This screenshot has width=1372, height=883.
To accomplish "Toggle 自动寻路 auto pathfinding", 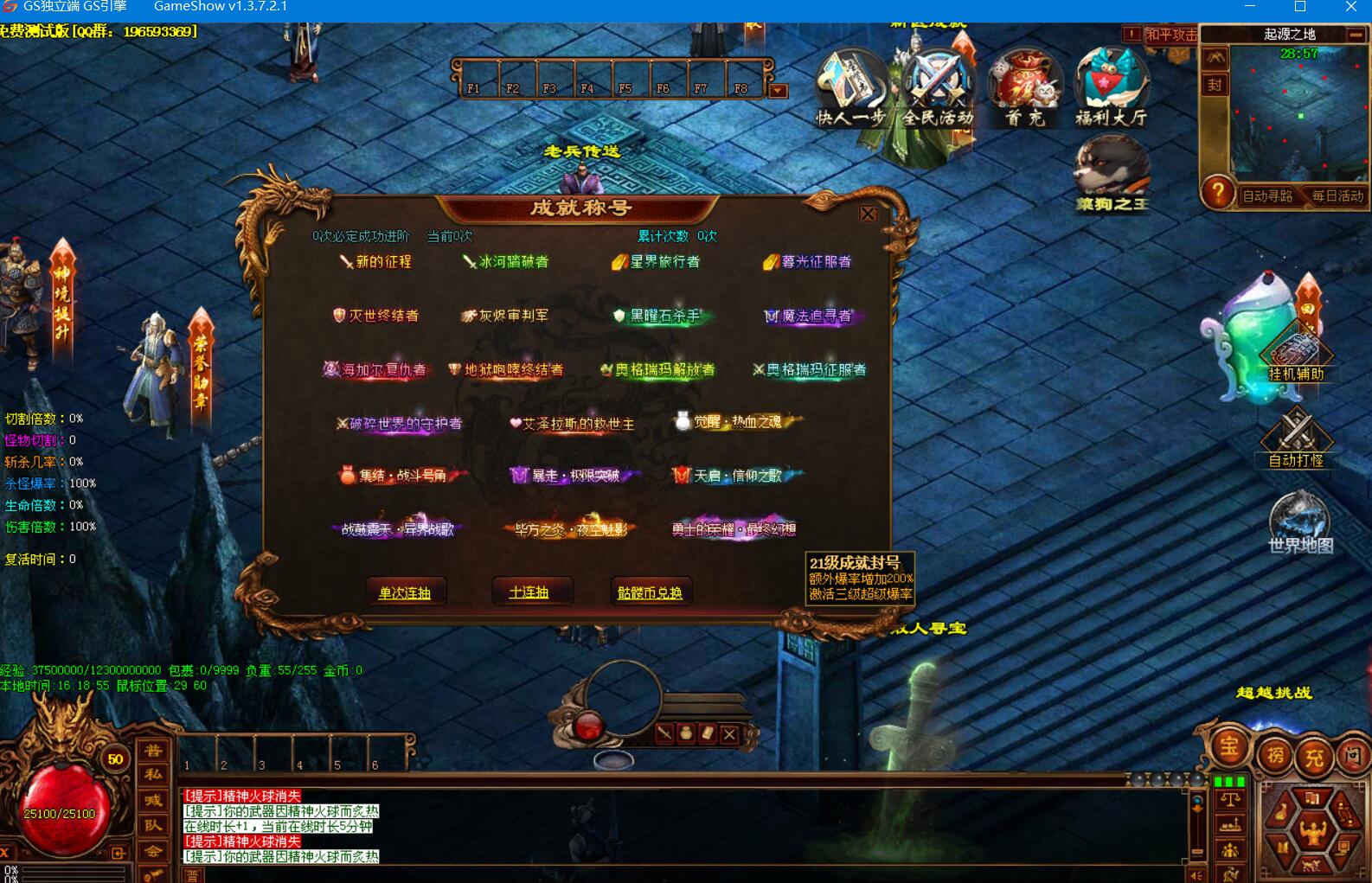I will pos(1267,196).
